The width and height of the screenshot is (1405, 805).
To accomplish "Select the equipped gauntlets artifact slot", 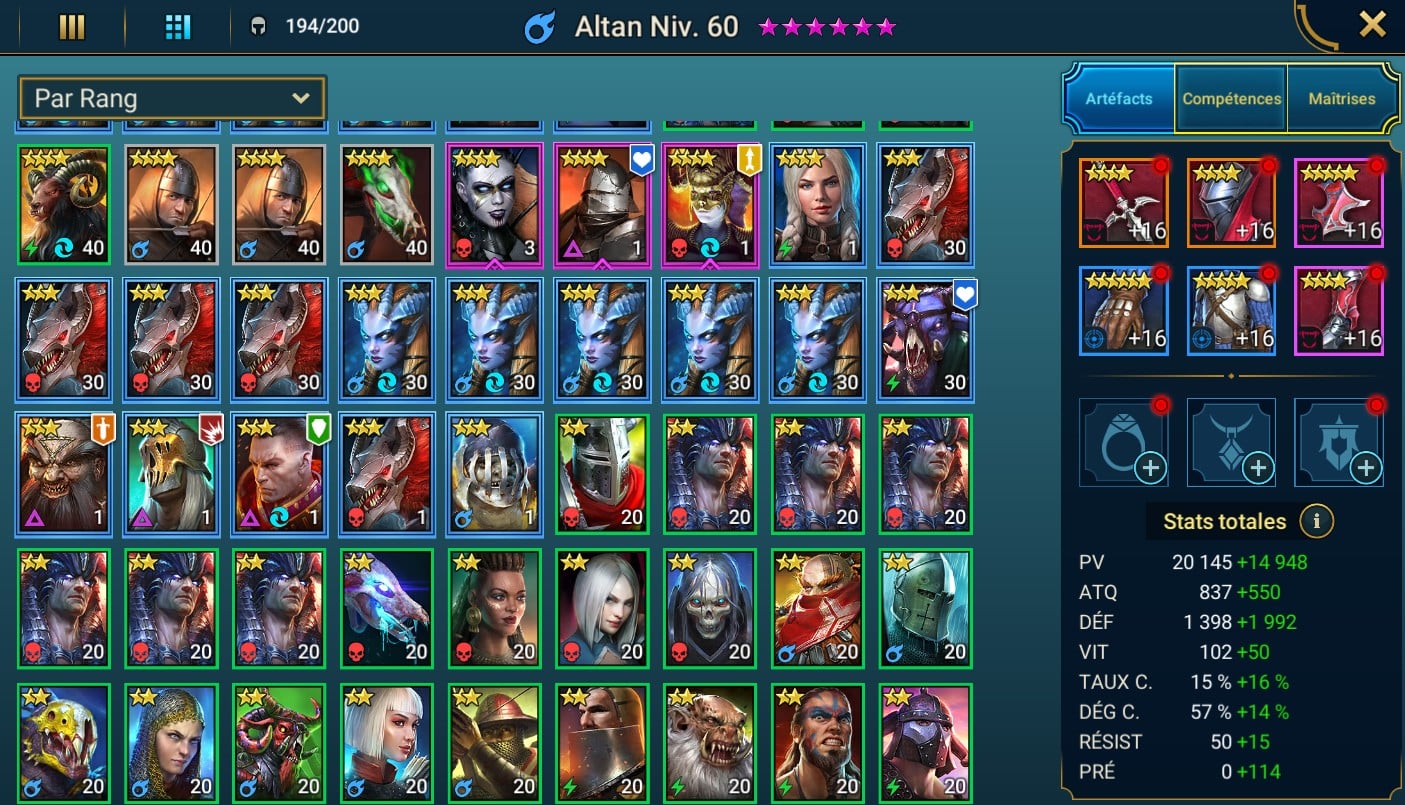I will 1124,310.
